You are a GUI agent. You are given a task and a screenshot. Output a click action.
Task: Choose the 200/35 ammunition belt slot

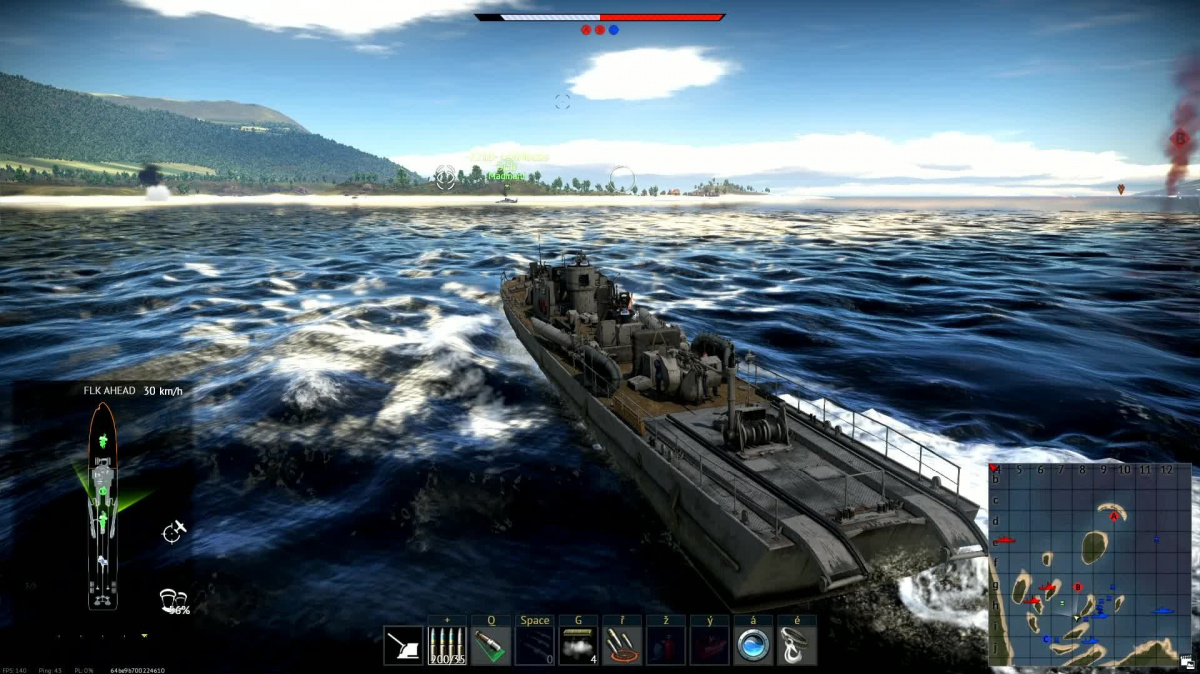coord(447,646)
